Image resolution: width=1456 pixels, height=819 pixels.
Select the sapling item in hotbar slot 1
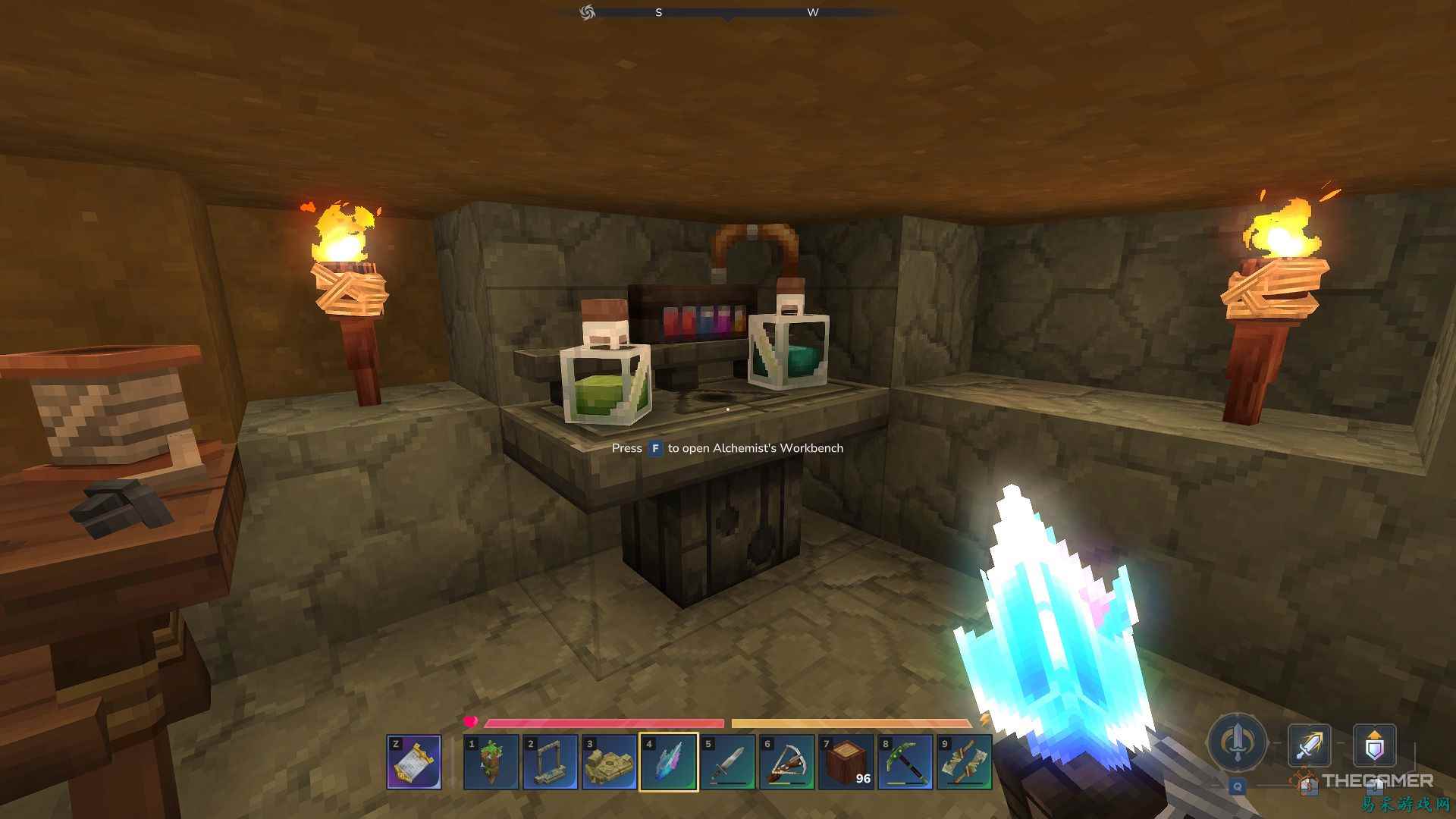coord(491,762)
